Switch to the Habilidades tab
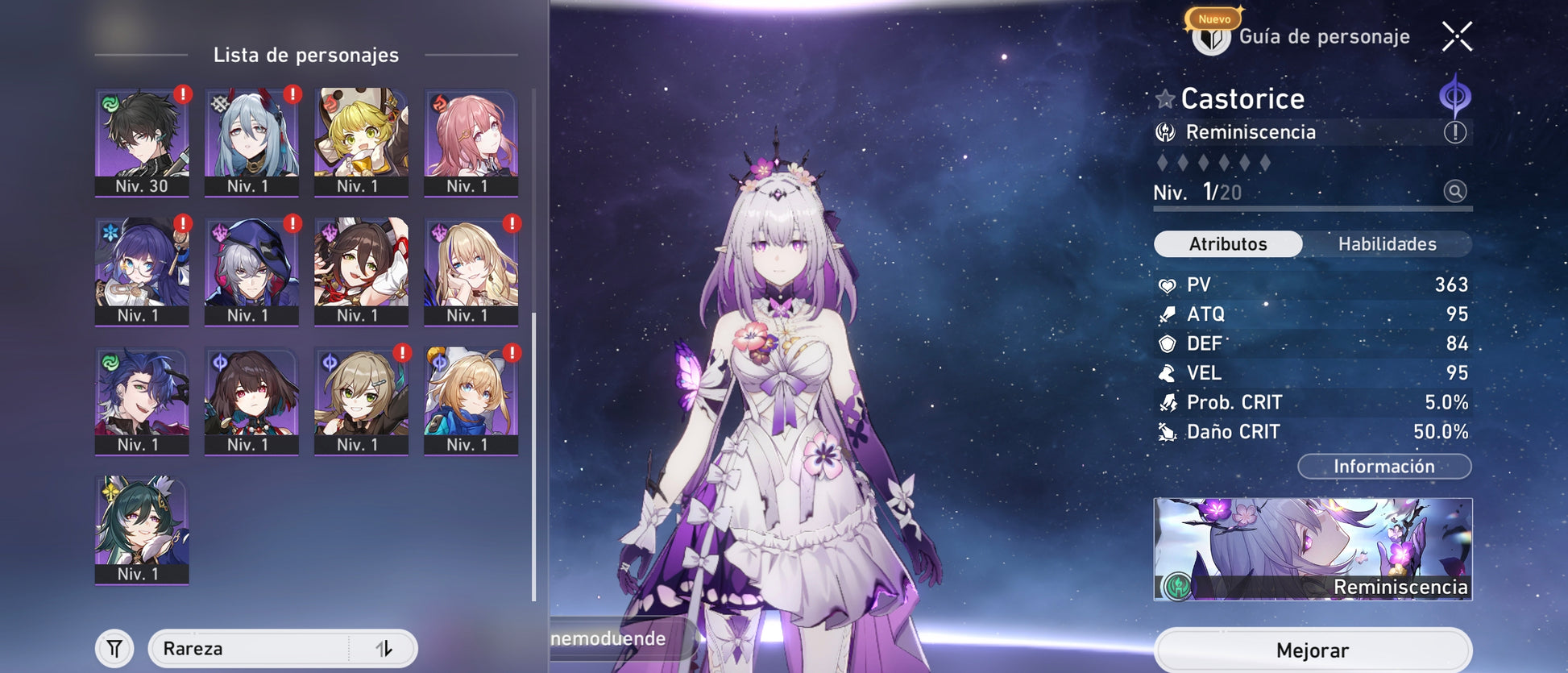 1387,244
